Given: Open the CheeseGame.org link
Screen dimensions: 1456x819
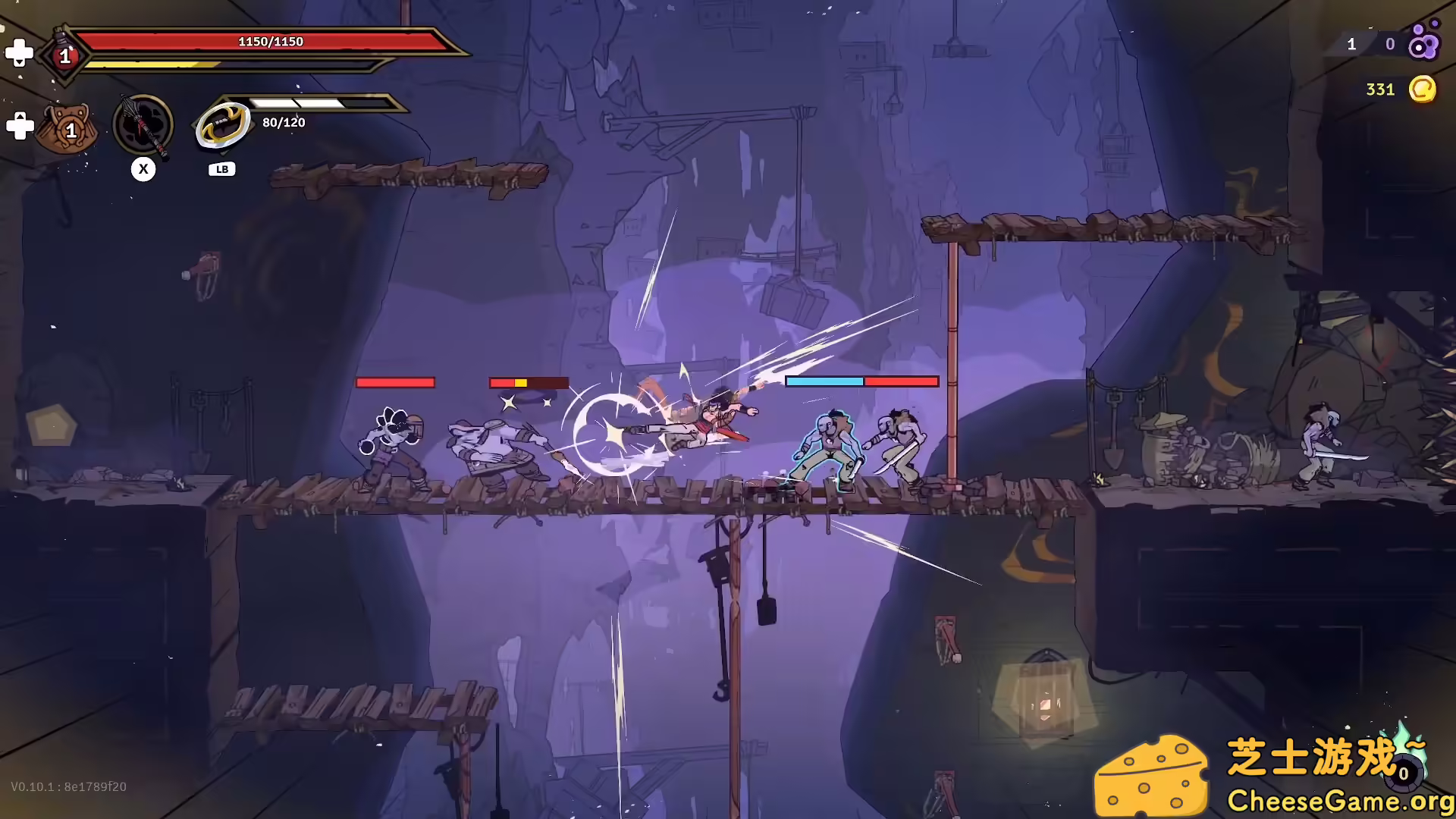Looking at the screenshot, I should (1337, 800).
